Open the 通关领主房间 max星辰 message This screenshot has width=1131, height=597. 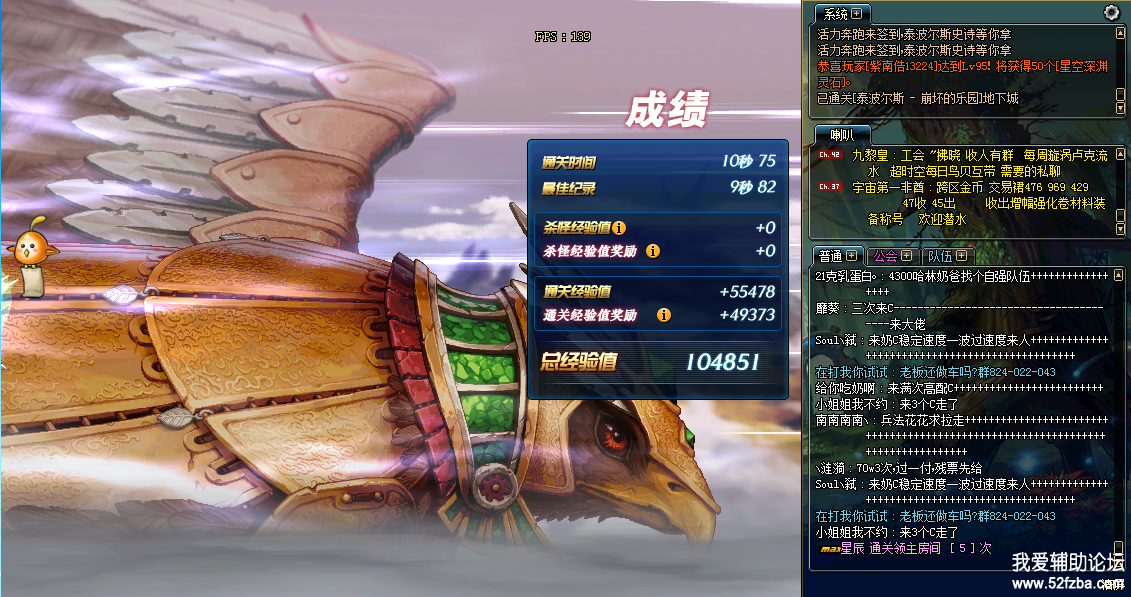pos(905,548)
